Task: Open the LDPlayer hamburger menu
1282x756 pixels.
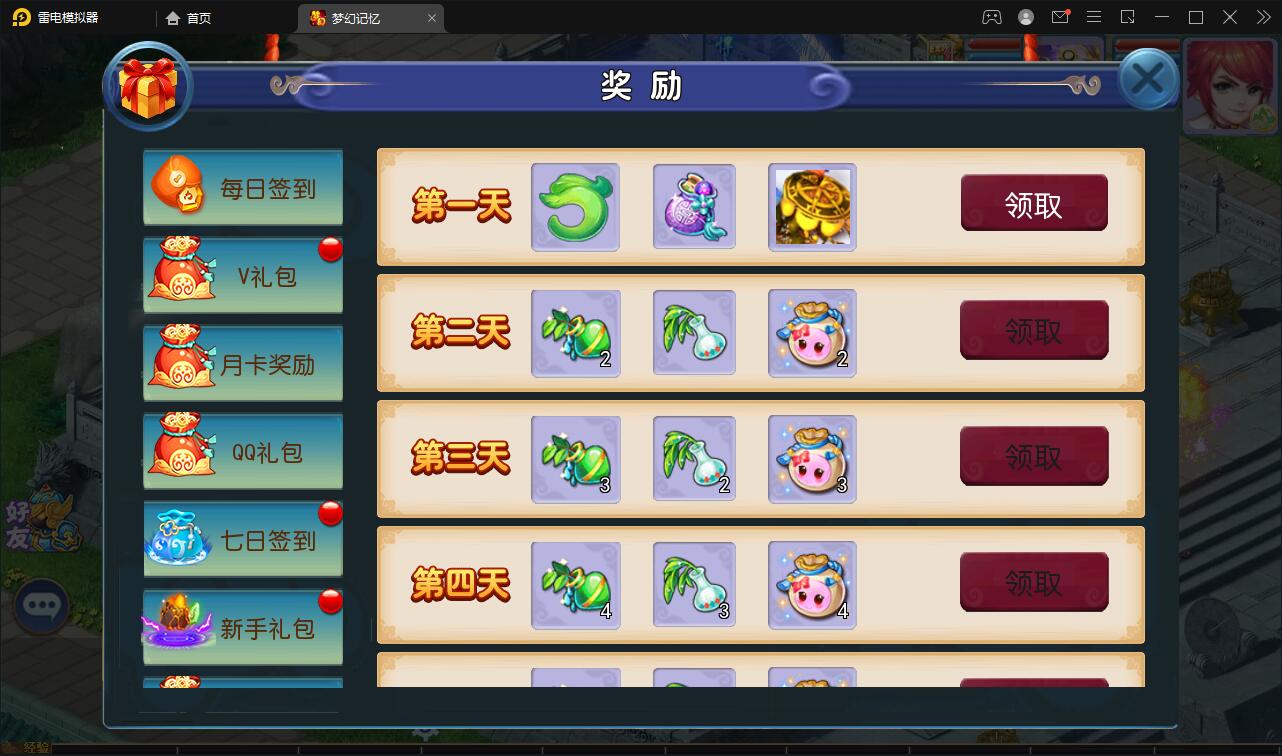Action: tap(1094, 17)
